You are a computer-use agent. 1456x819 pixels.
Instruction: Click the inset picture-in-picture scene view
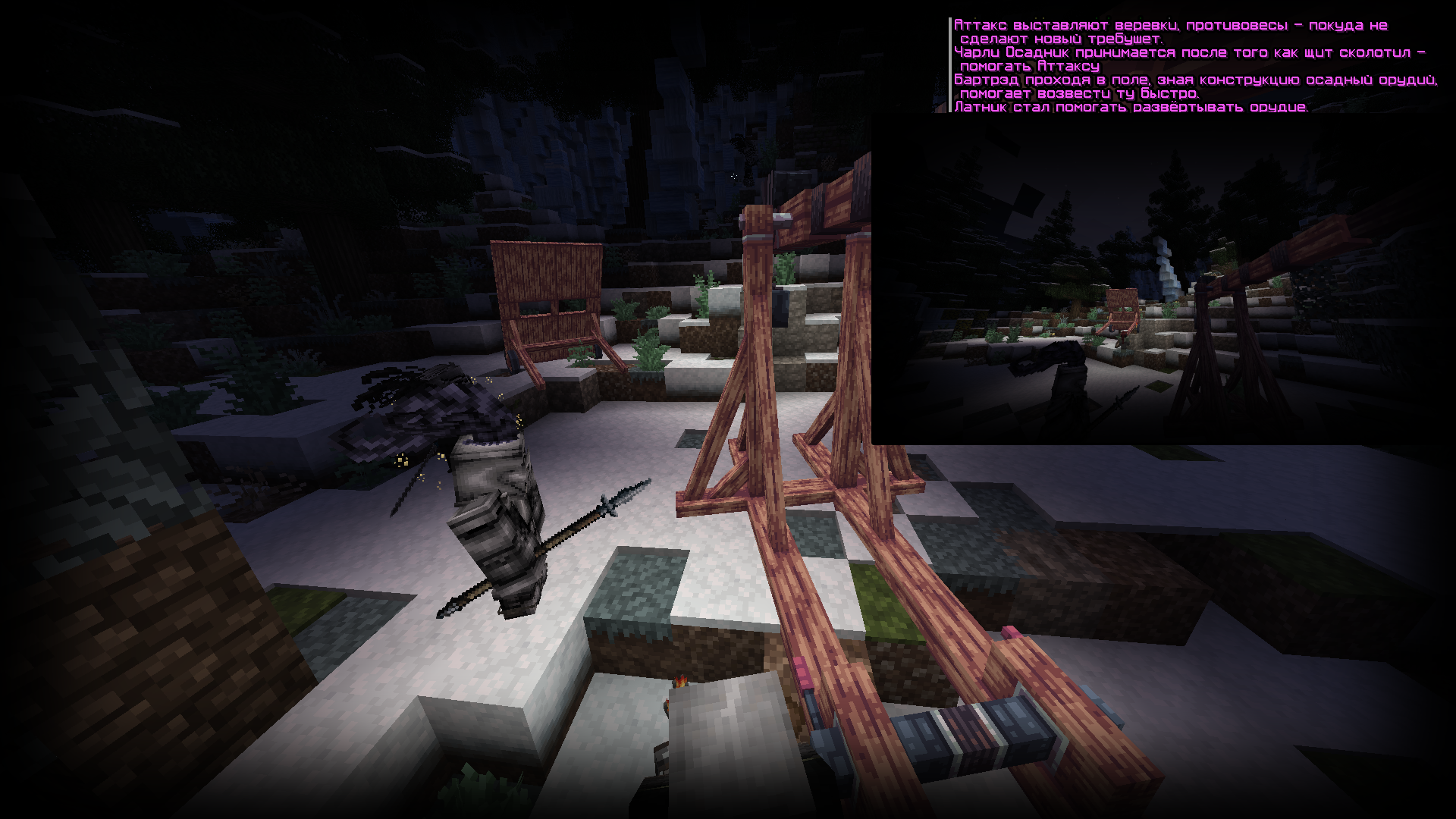point(1163,281)
